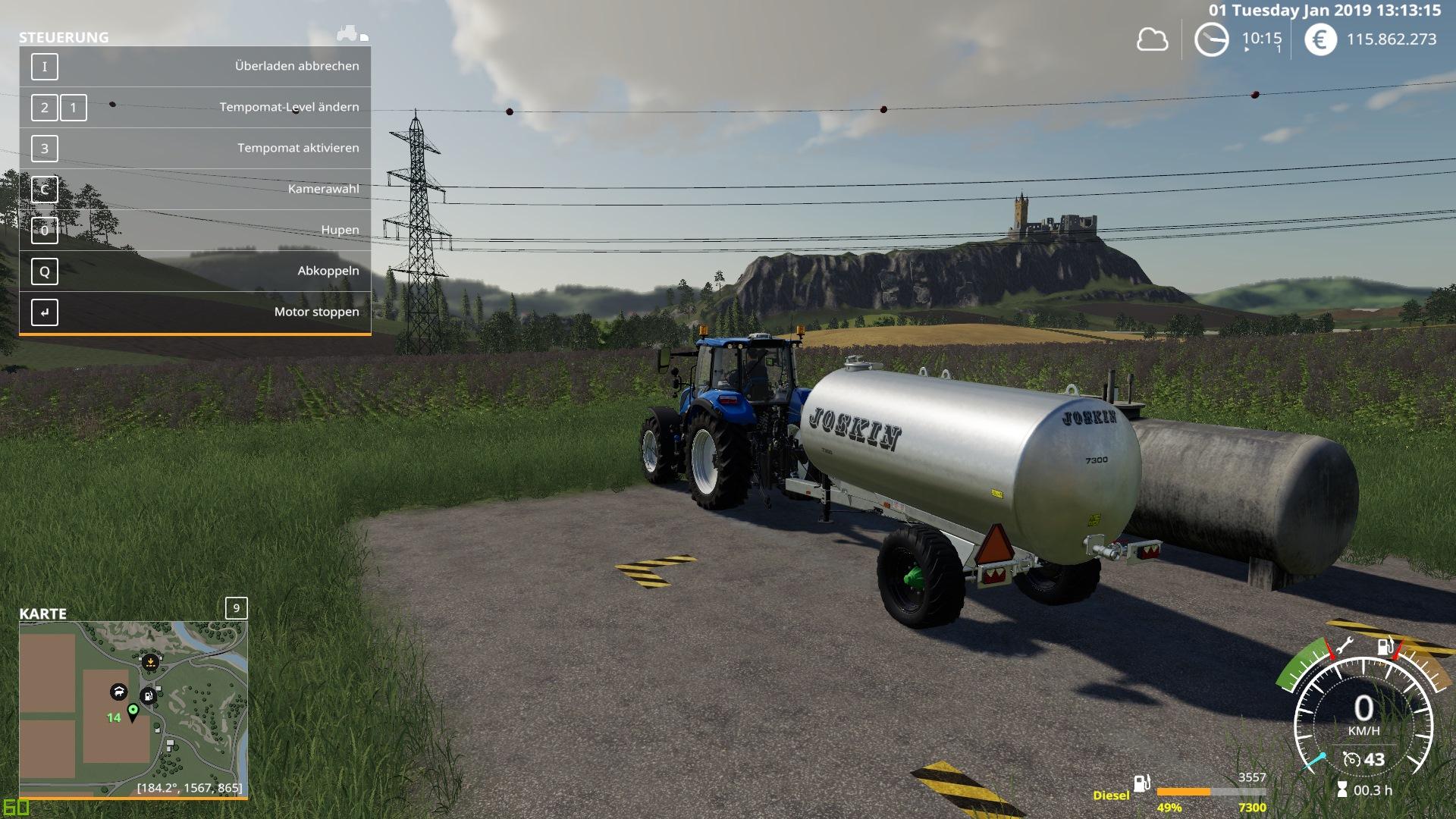
Task: Click the green player position marker on the minimap
Action: click(x=133, y=711)
